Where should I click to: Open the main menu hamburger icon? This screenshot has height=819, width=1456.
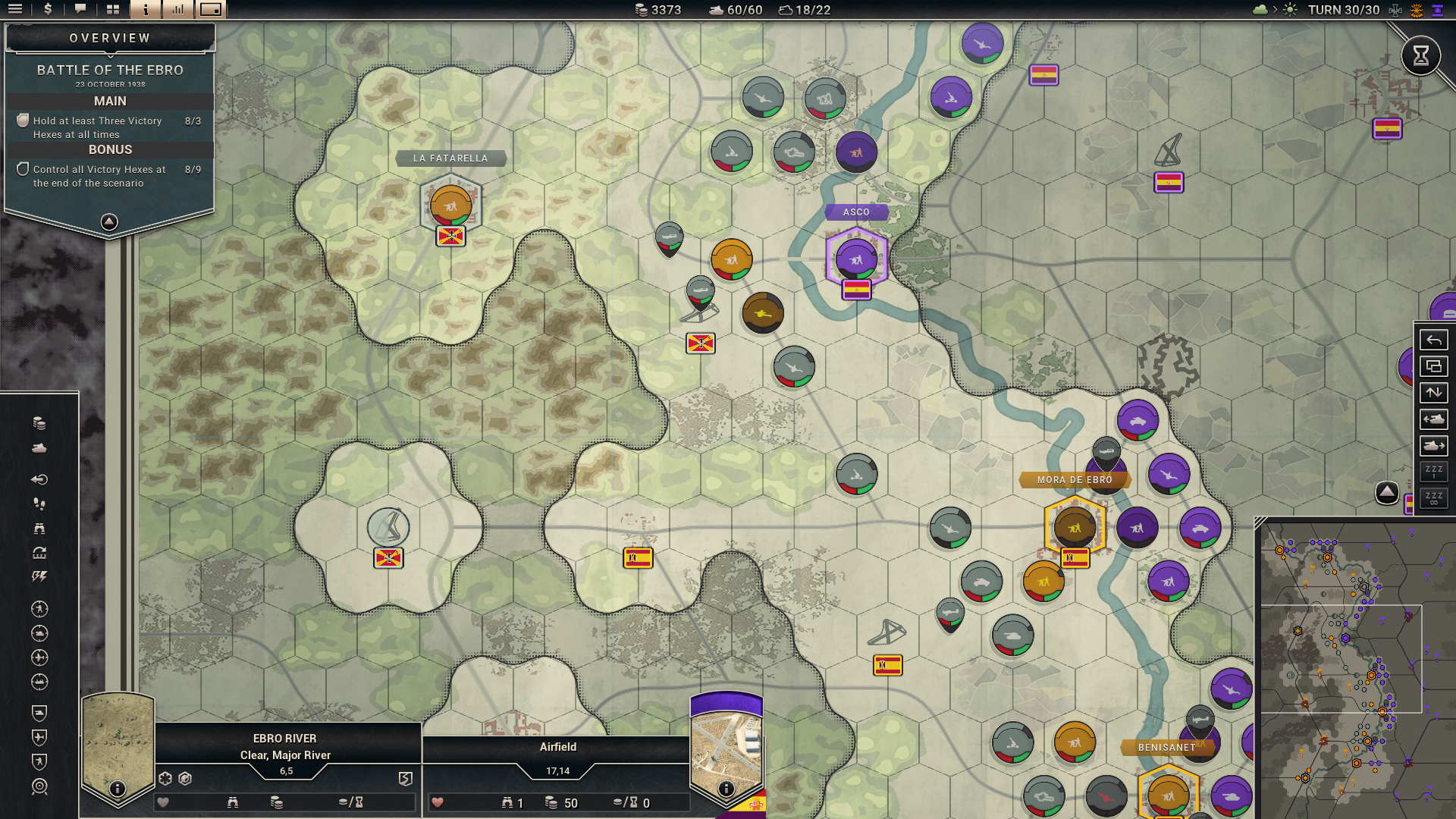[x=15, y=10]
